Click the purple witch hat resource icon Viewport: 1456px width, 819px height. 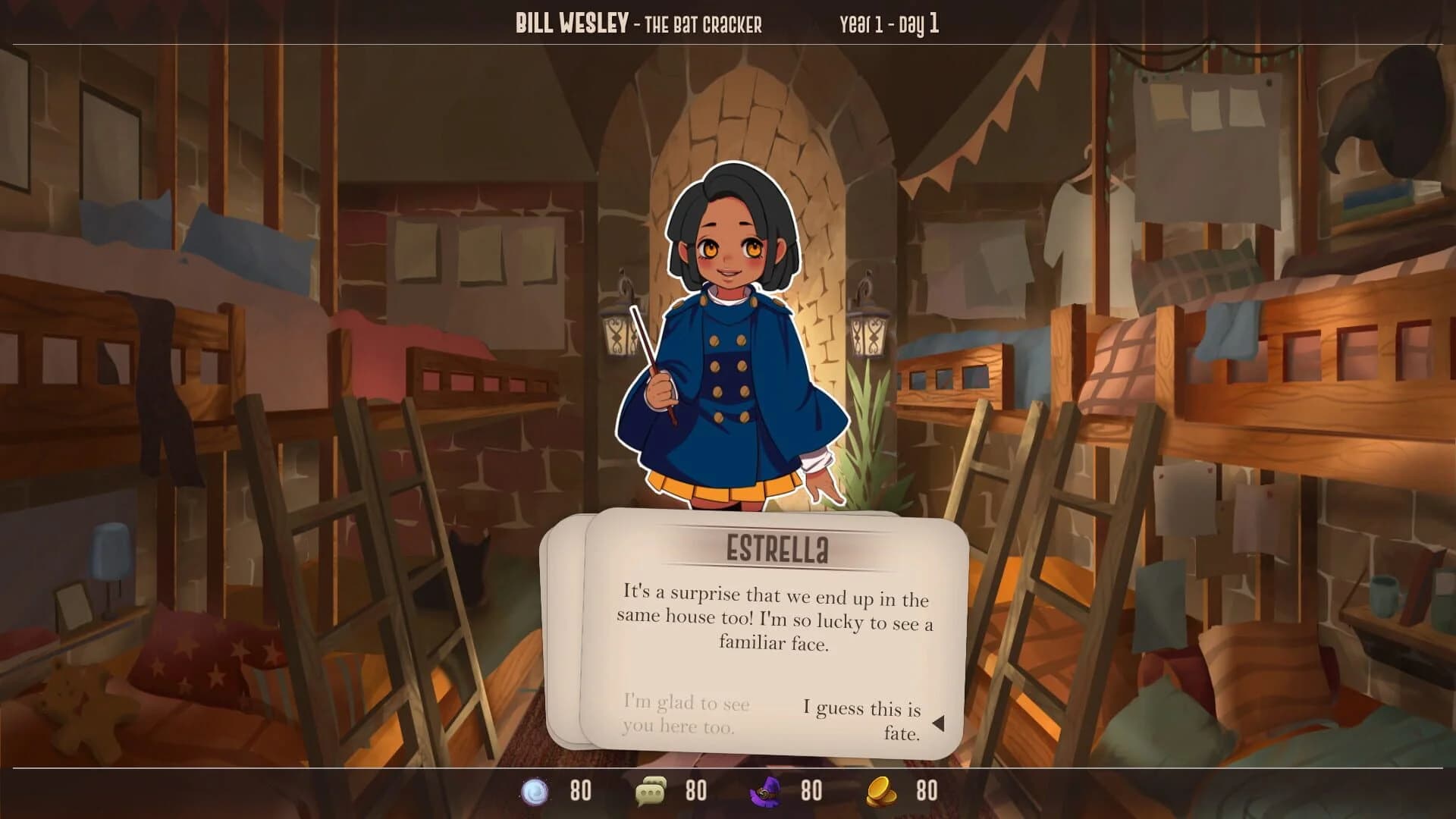pyautogui.click(x=766, y=790)
